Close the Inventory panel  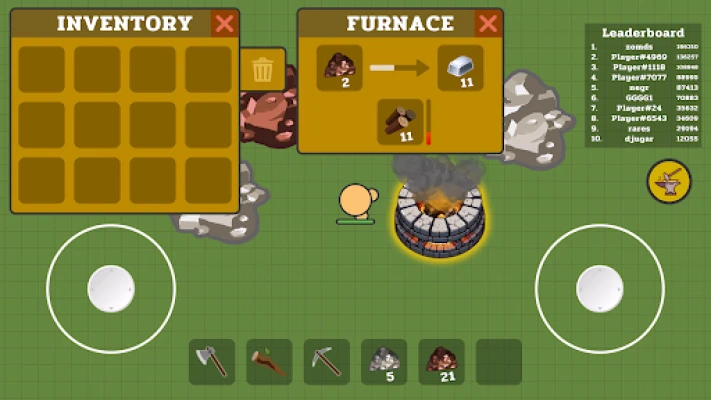point(225,24)
